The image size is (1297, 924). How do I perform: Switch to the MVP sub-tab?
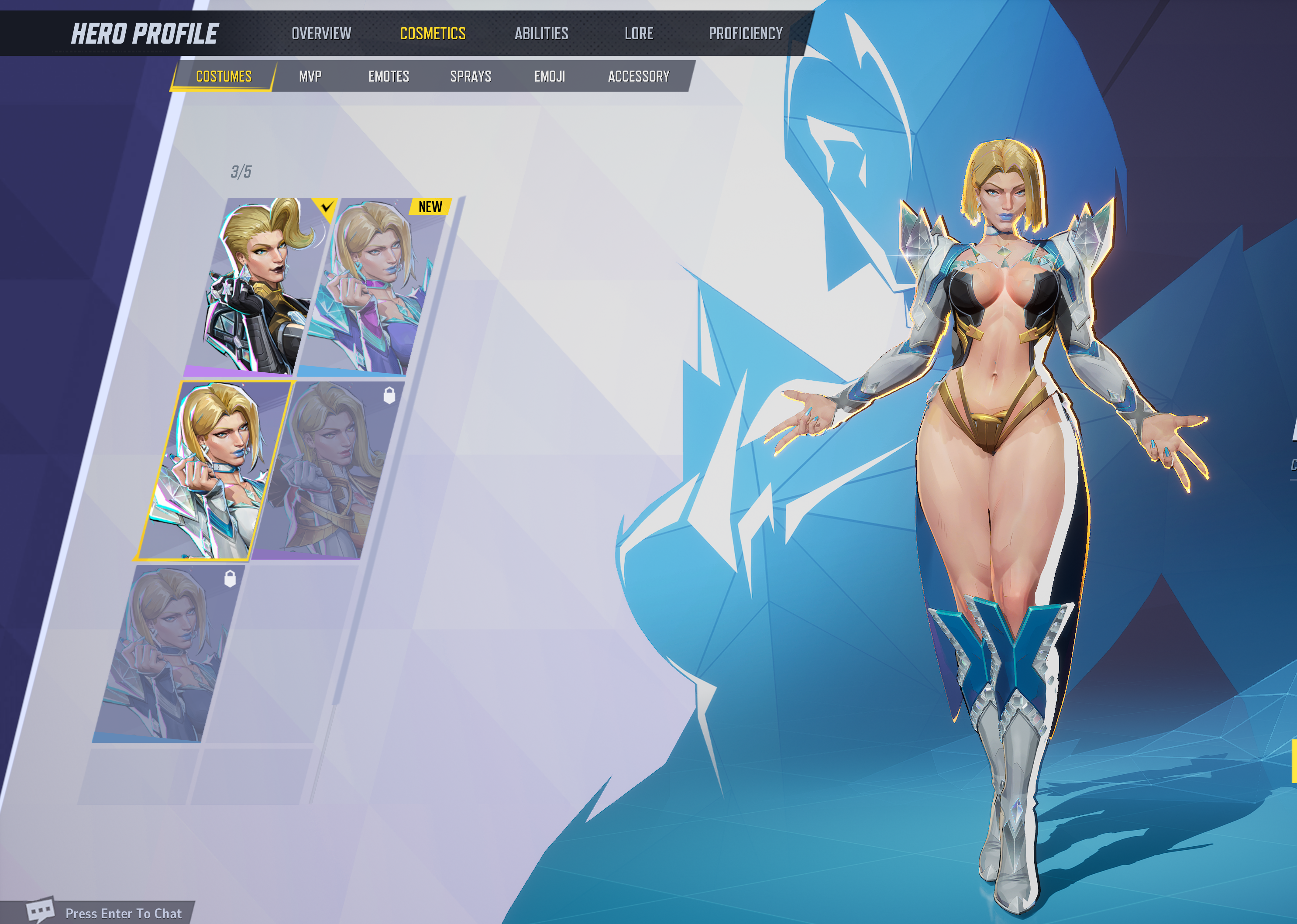coord(310,76)
